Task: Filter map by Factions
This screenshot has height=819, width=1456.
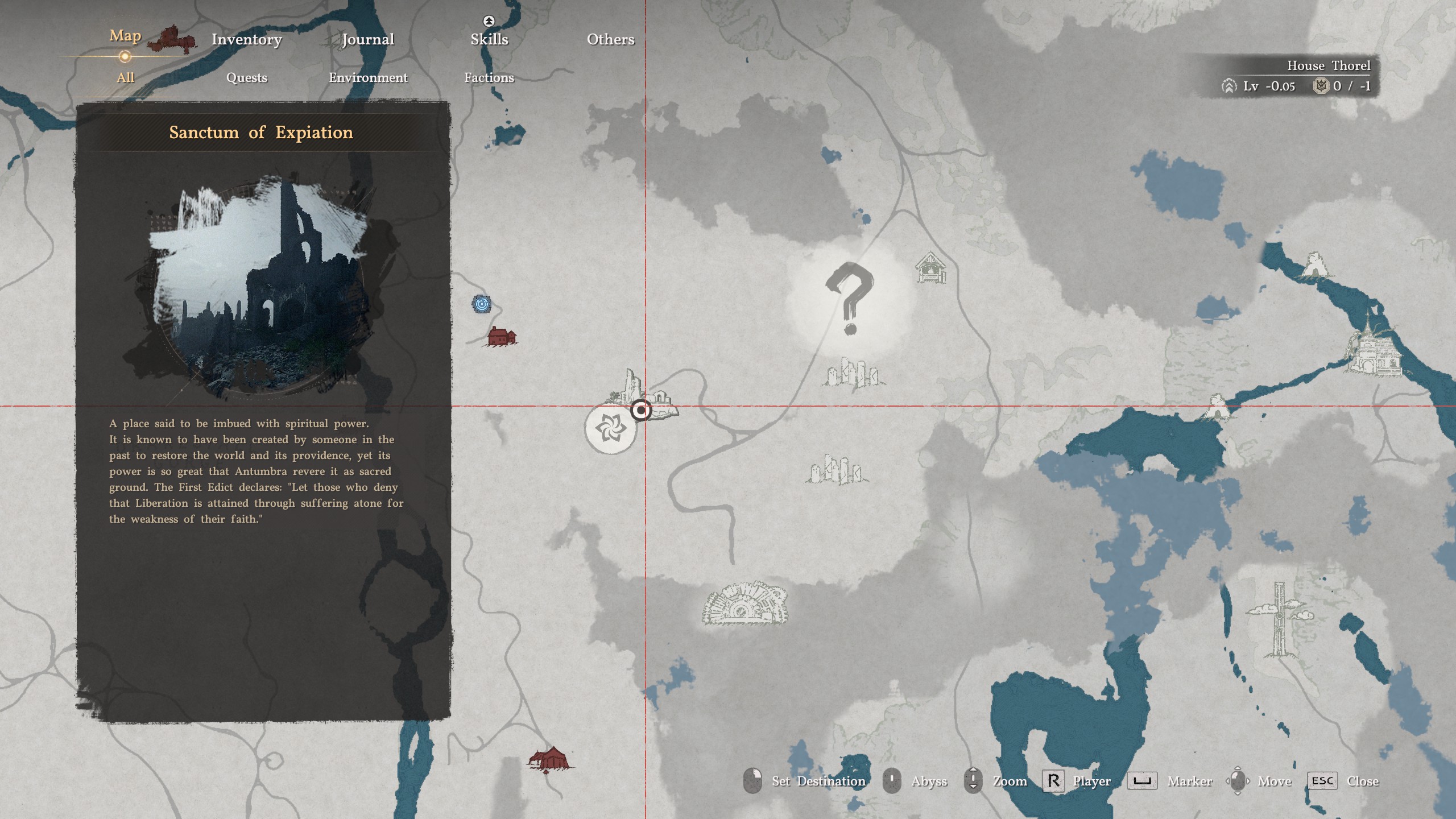Action: coord(489,78)
